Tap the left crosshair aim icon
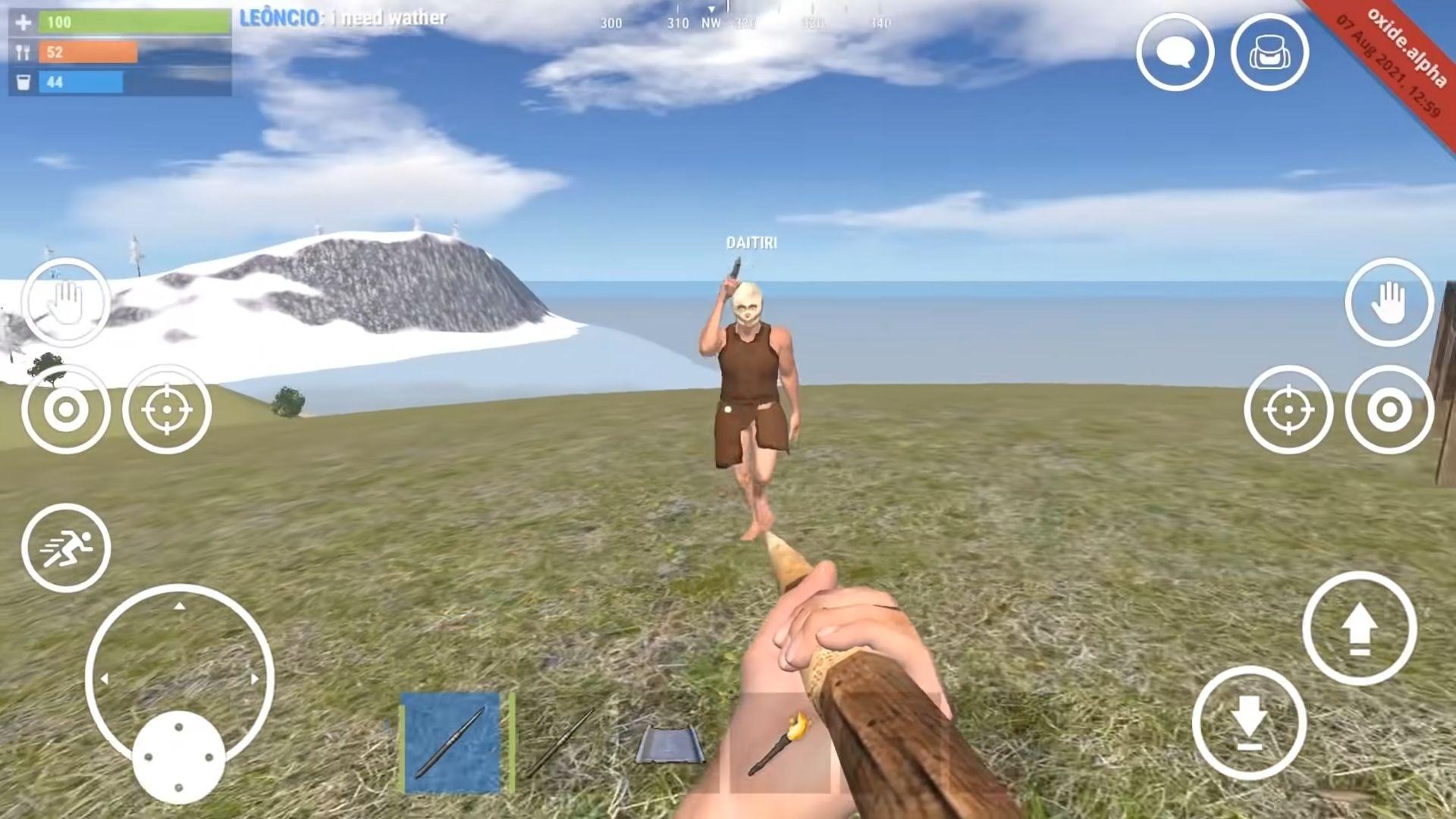 click(x=168, y=409)
